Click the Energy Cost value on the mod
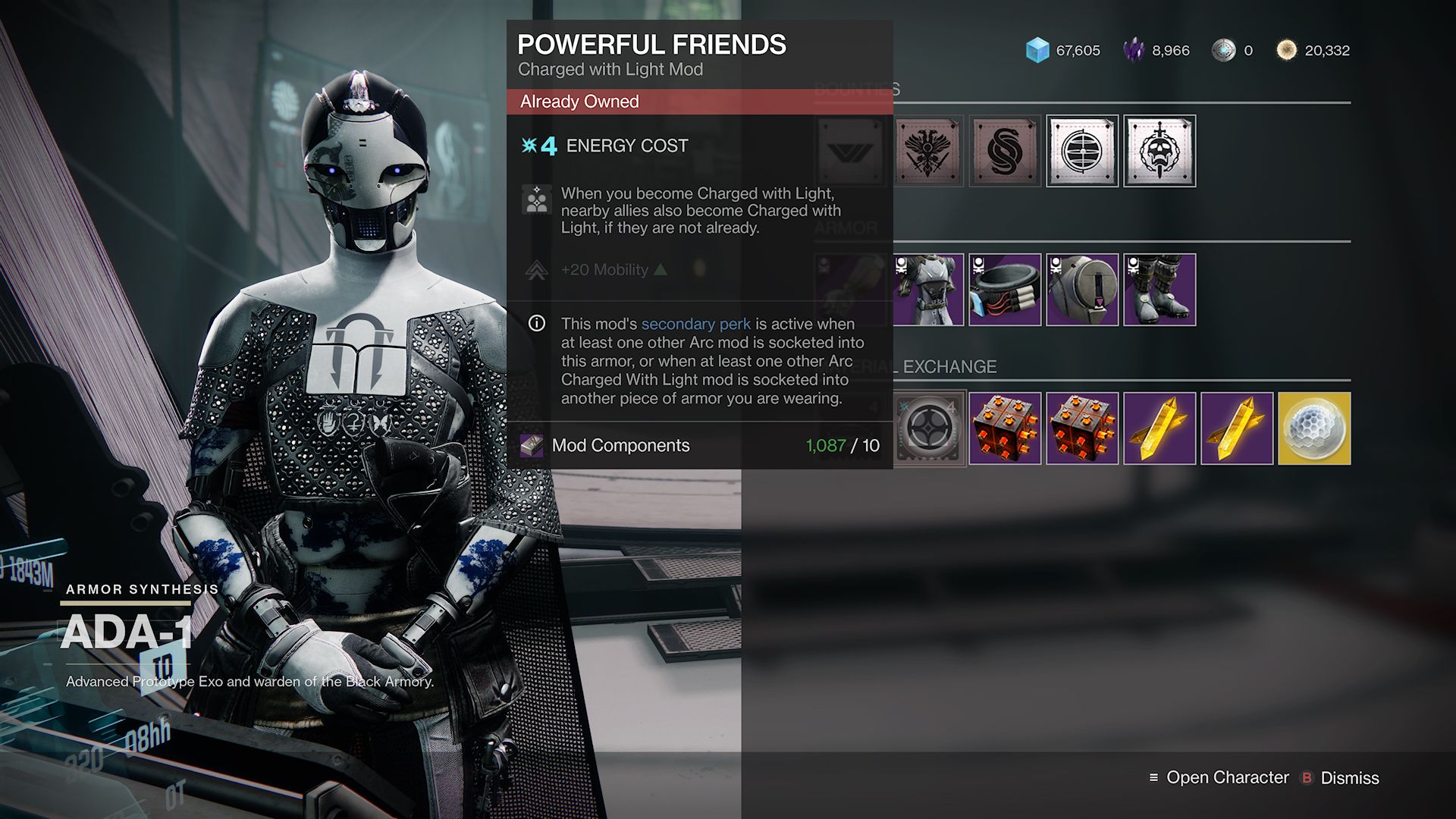1456x819 pixels. (x=548, y=145)
